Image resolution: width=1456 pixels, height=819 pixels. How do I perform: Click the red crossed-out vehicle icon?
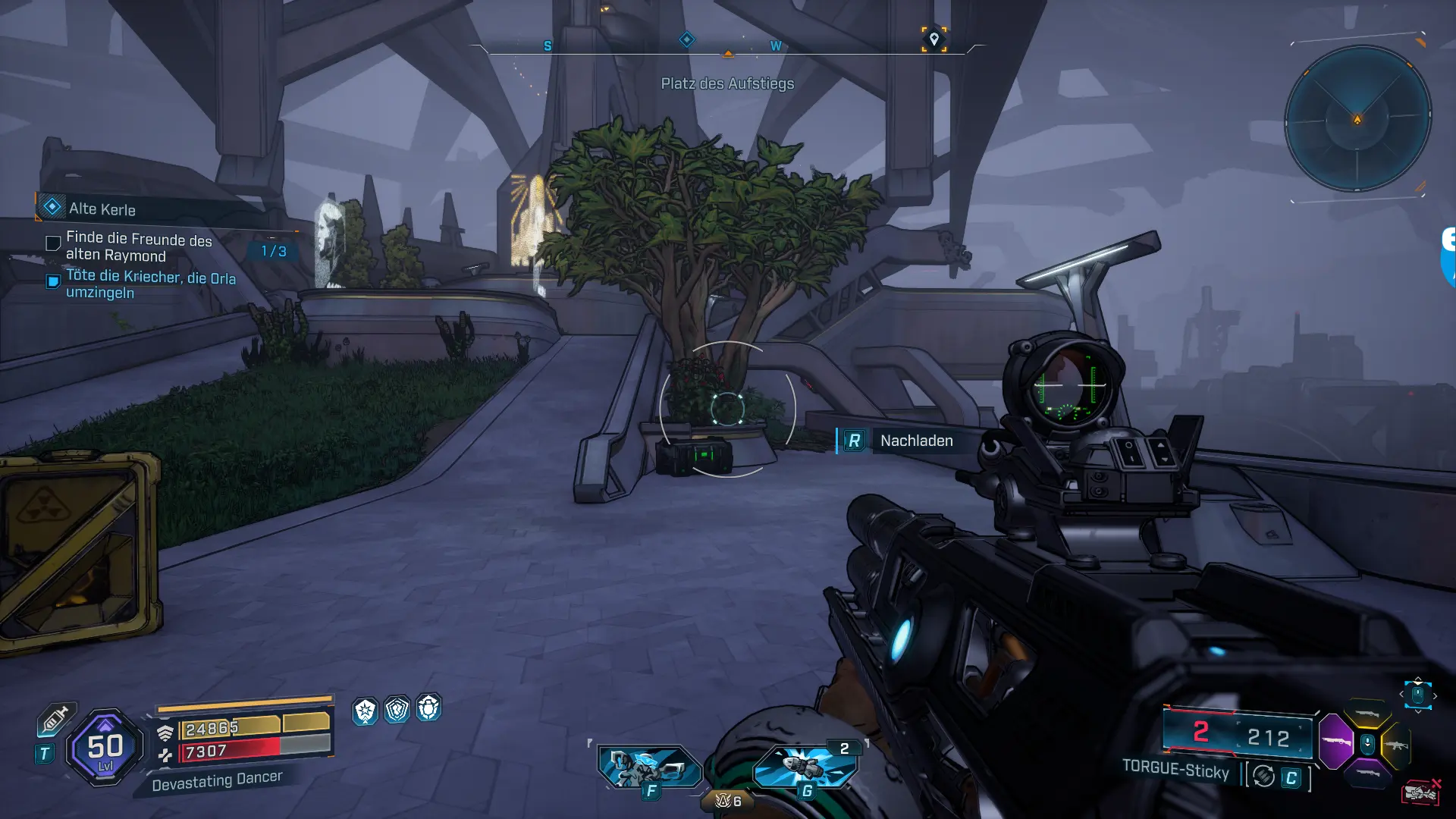(1421, 792)
